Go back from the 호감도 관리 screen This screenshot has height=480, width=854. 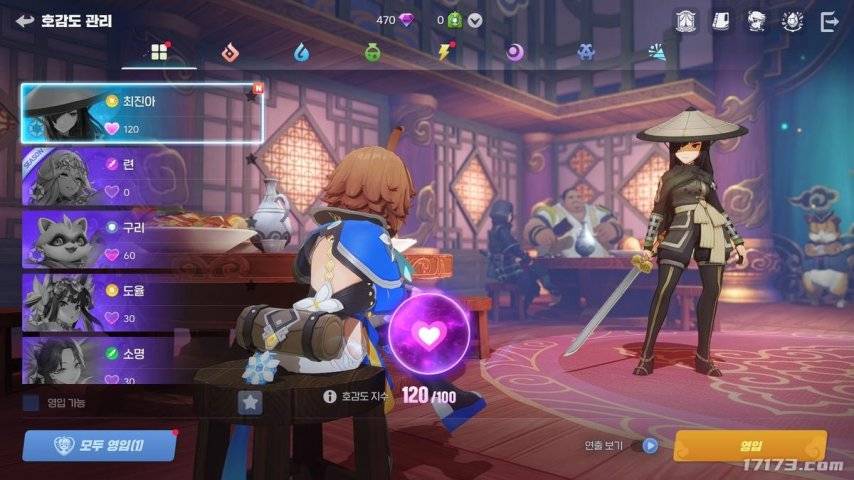pos(25,20)
